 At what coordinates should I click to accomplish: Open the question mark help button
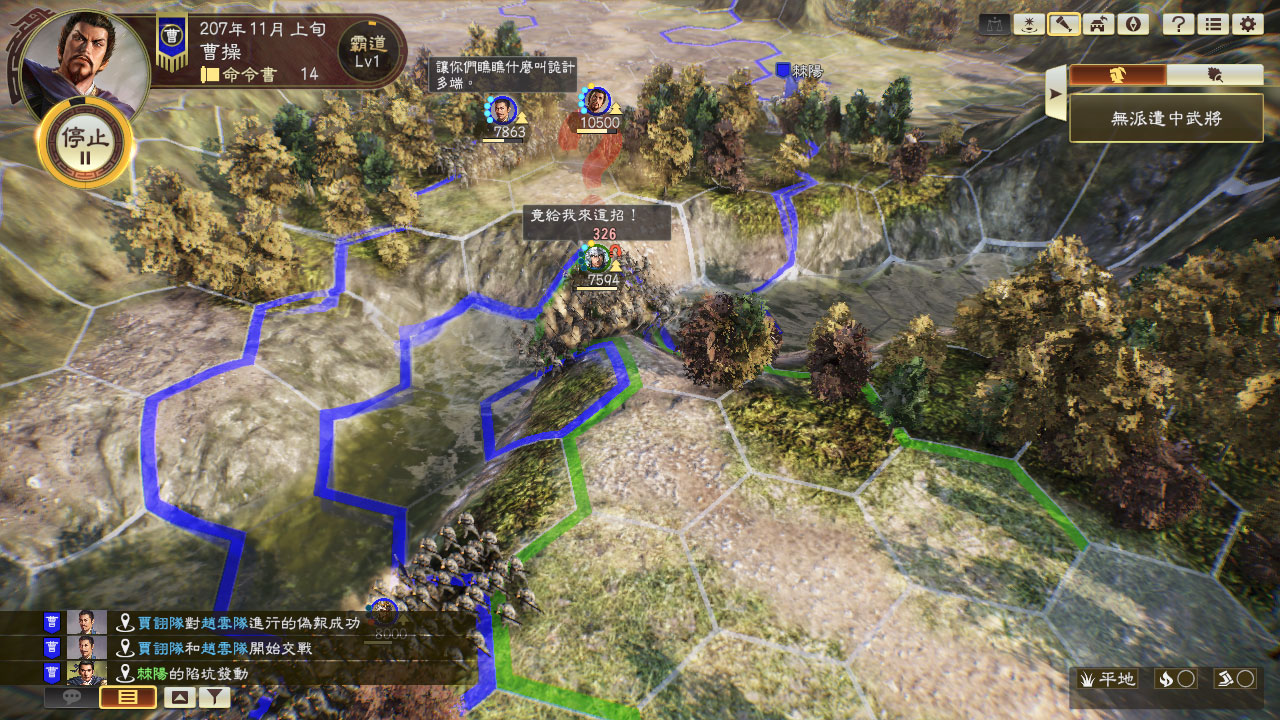pos(1178,25)
